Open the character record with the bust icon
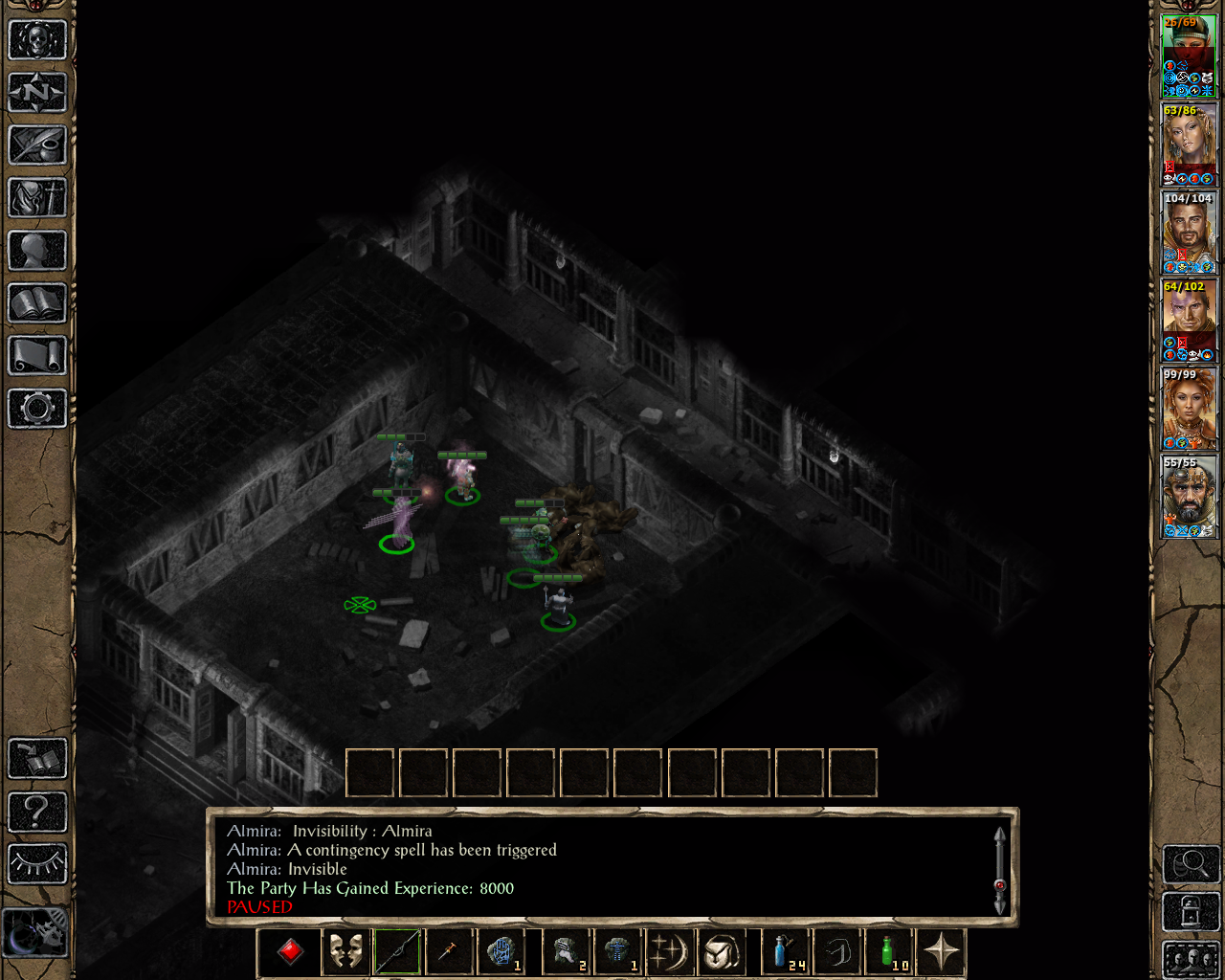 (37, 251)
